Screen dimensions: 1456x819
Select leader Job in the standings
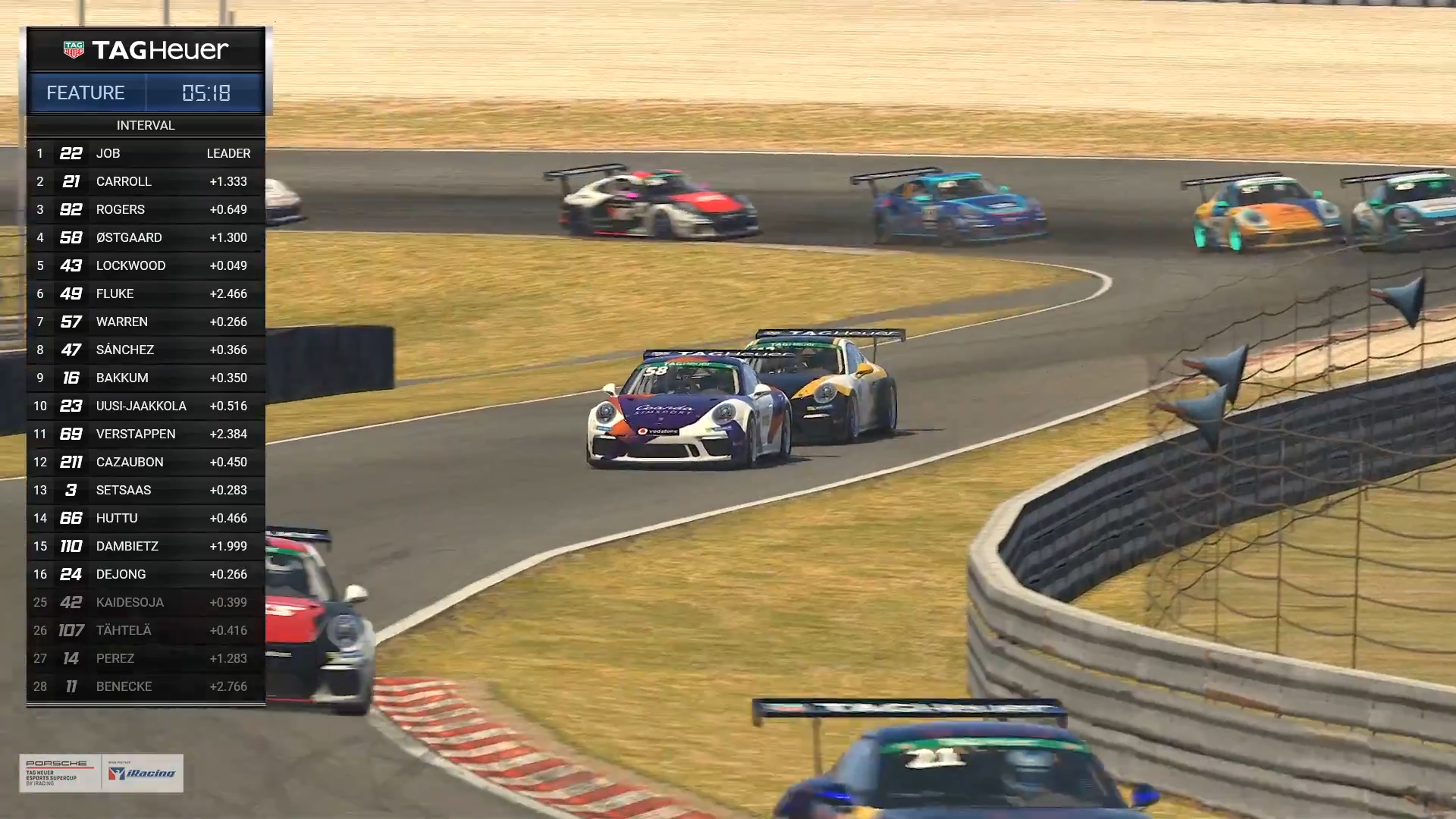click(146, 153)
